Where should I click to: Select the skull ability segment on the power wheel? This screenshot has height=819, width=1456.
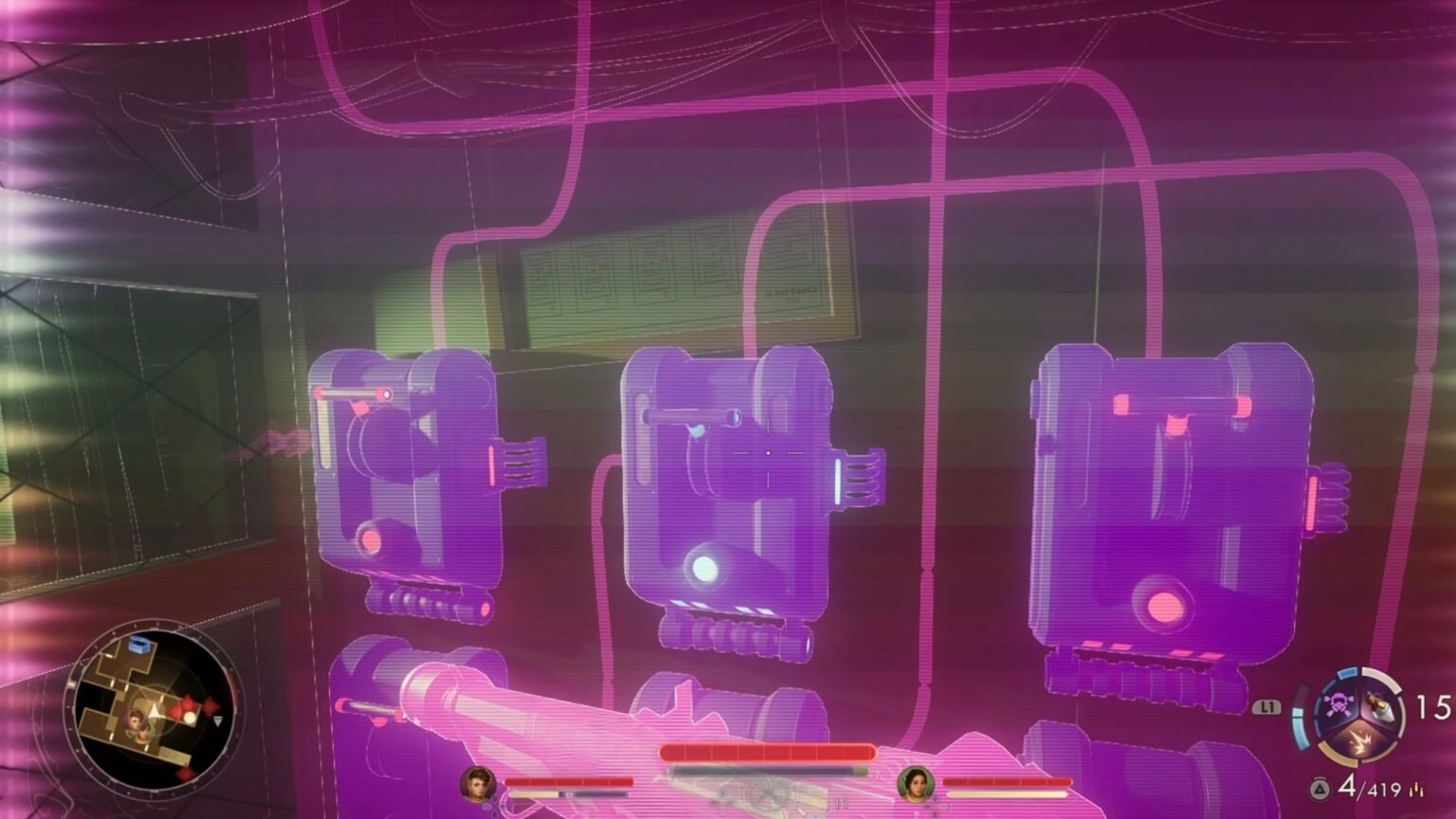[x=1341, y=705]
